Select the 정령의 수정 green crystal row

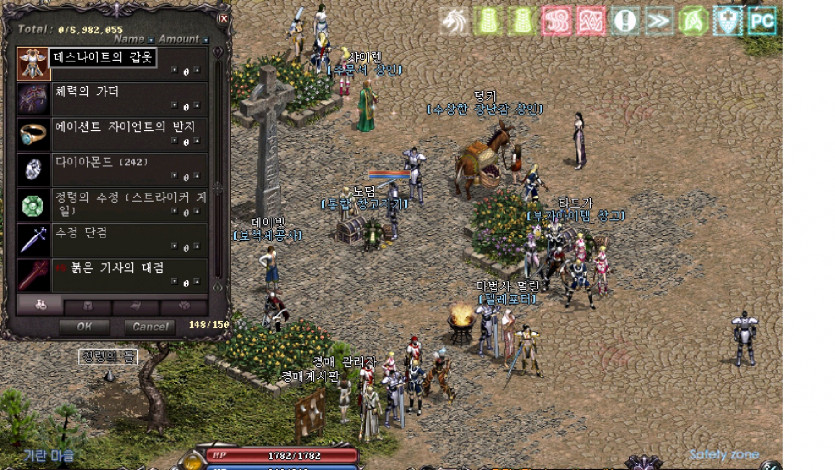[x=112, y=204]
